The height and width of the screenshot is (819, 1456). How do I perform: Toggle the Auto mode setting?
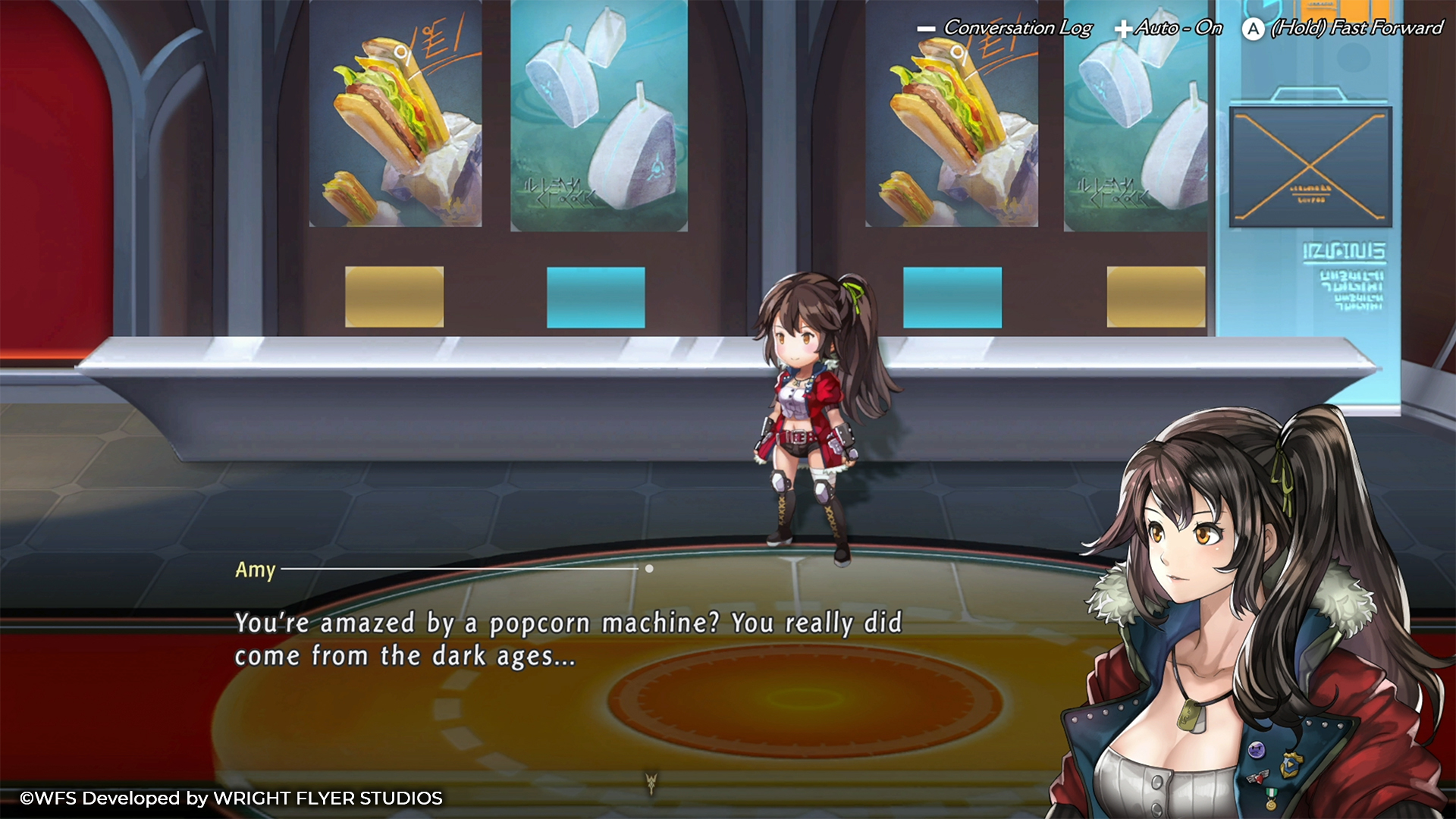(x=1169, y=28)
